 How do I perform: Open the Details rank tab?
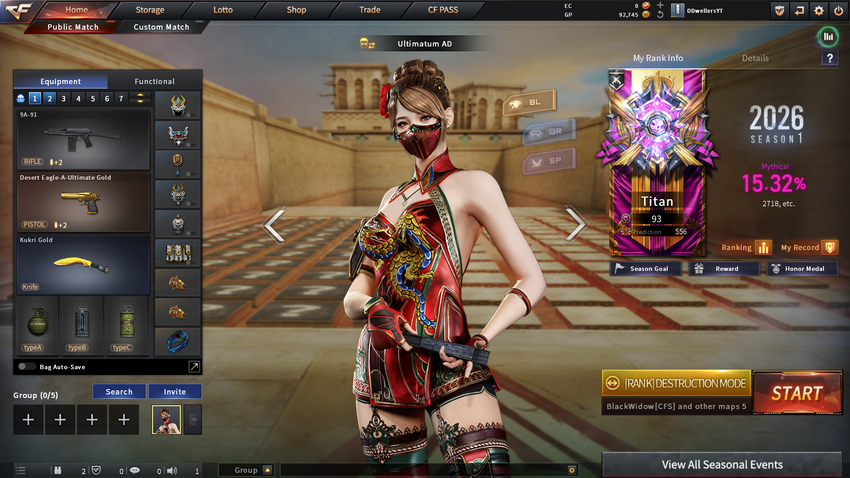[755, 58]
